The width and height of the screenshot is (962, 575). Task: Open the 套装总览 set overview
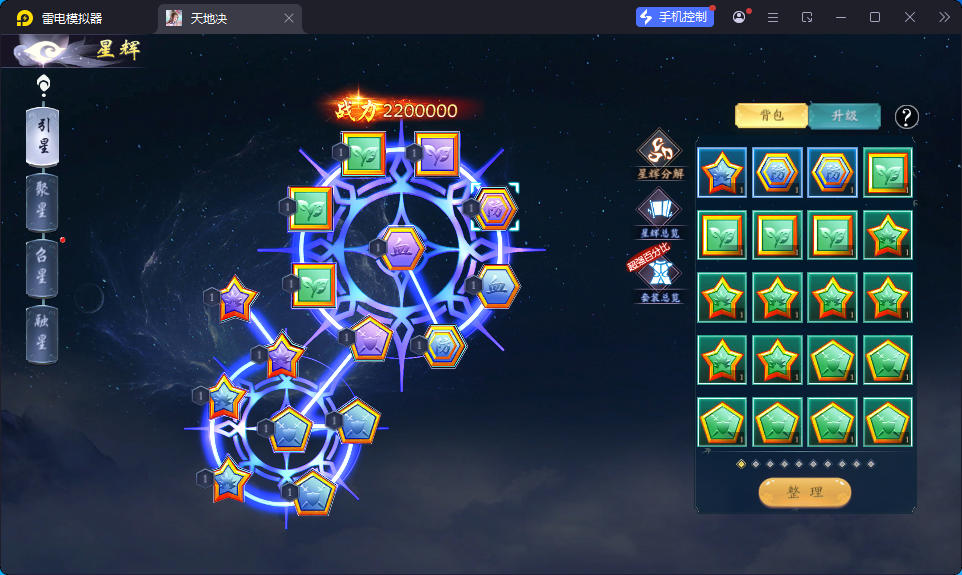660,278
